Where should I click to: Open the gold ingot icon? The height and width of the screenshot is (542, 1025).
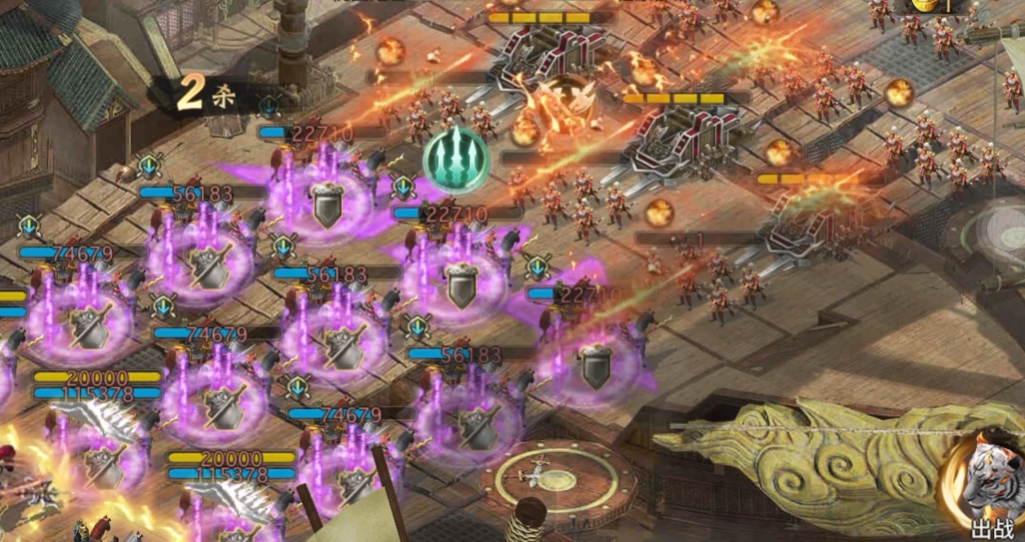pos(925,5)
